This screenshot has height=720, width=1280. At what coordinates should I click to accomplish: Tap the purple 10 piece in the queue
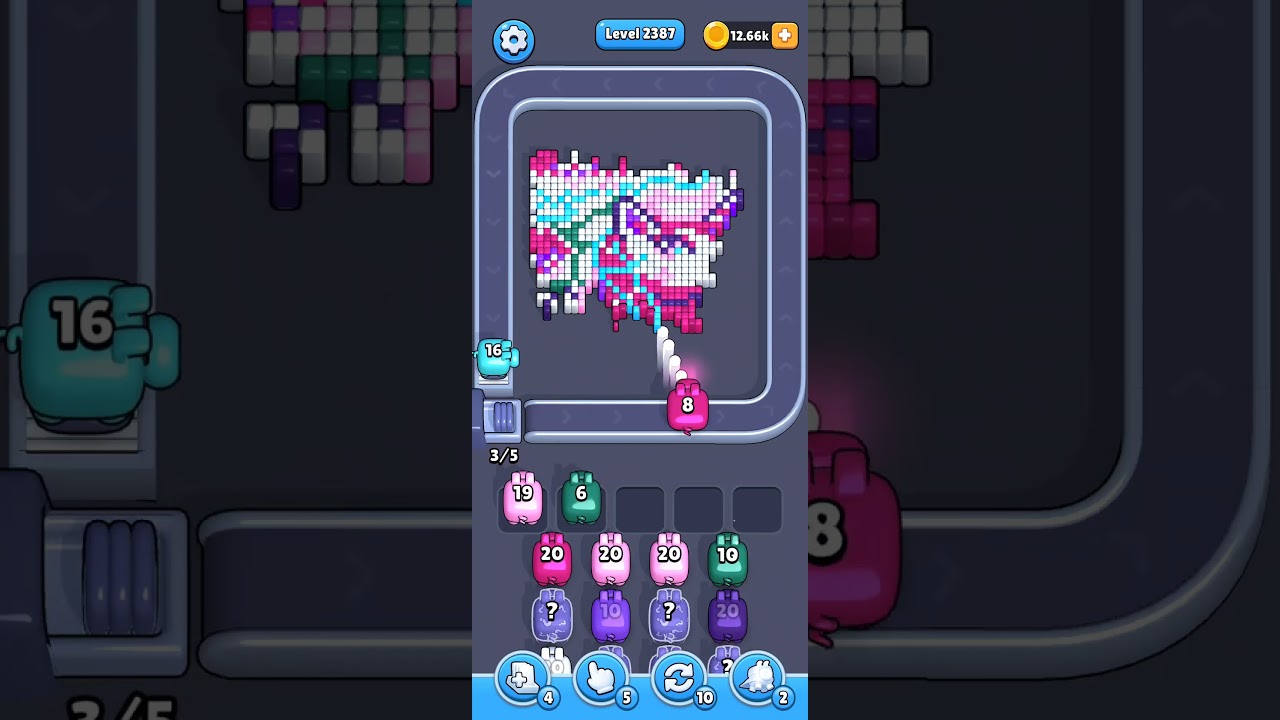(610, 612)
